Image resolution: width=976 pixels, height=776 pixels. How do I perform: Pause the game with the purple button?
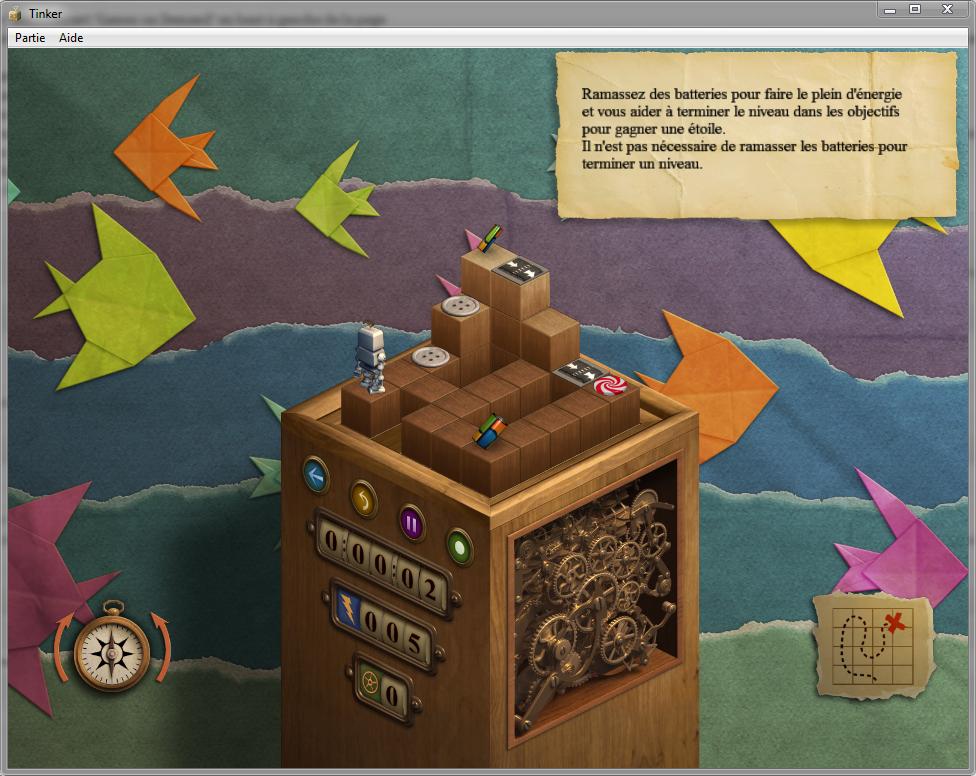pos(411,521)
